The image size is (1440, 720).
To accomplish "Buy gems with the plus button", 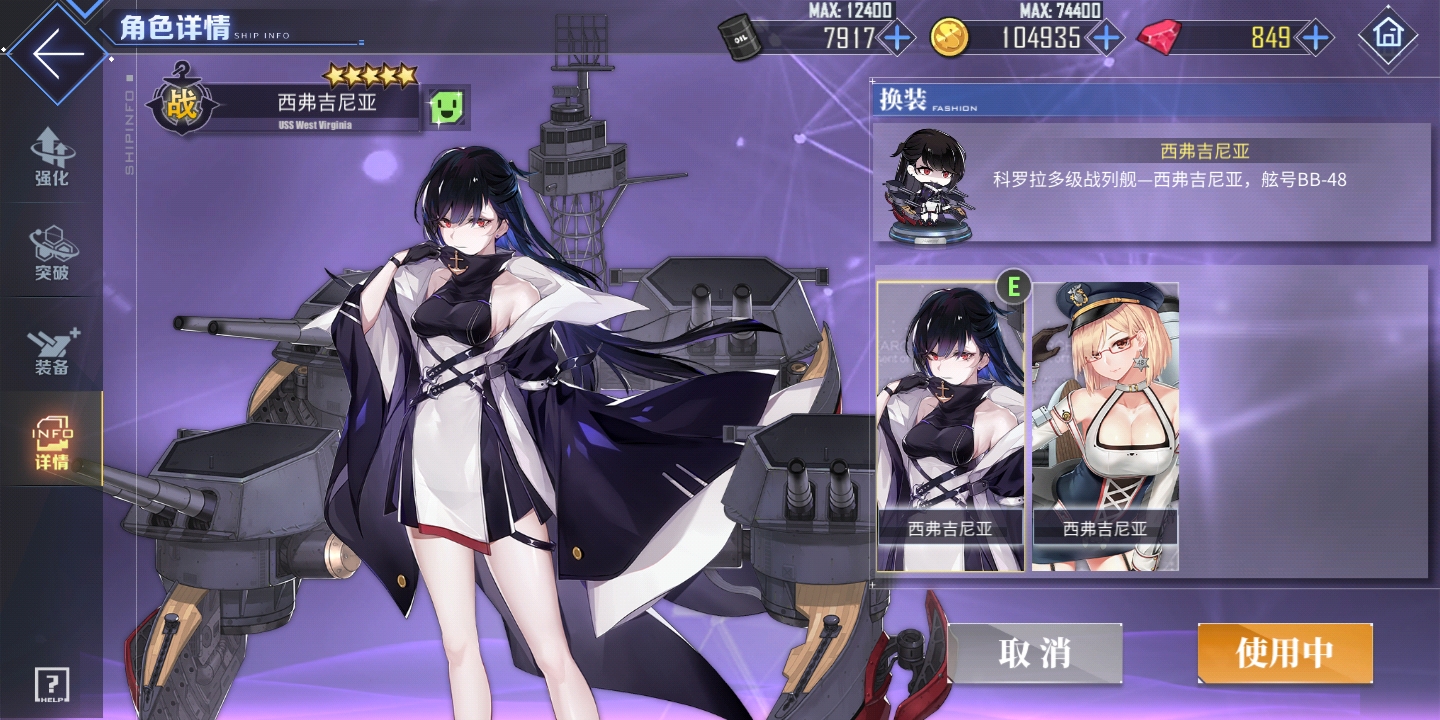I will pyautogui.click(x=1316, y=39).
